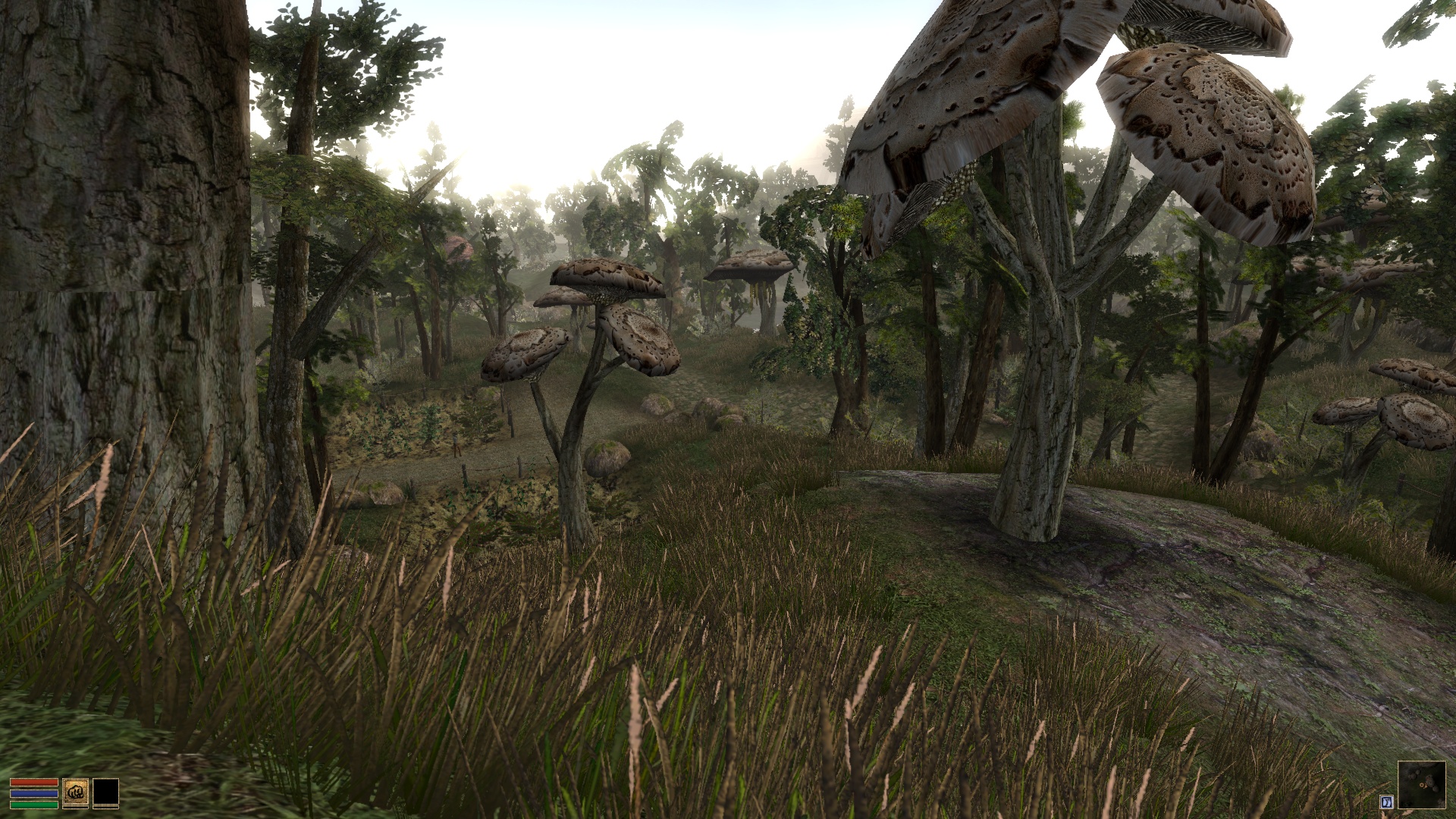Select the hand-to-hand fist weapon icon

click(76, 792)
